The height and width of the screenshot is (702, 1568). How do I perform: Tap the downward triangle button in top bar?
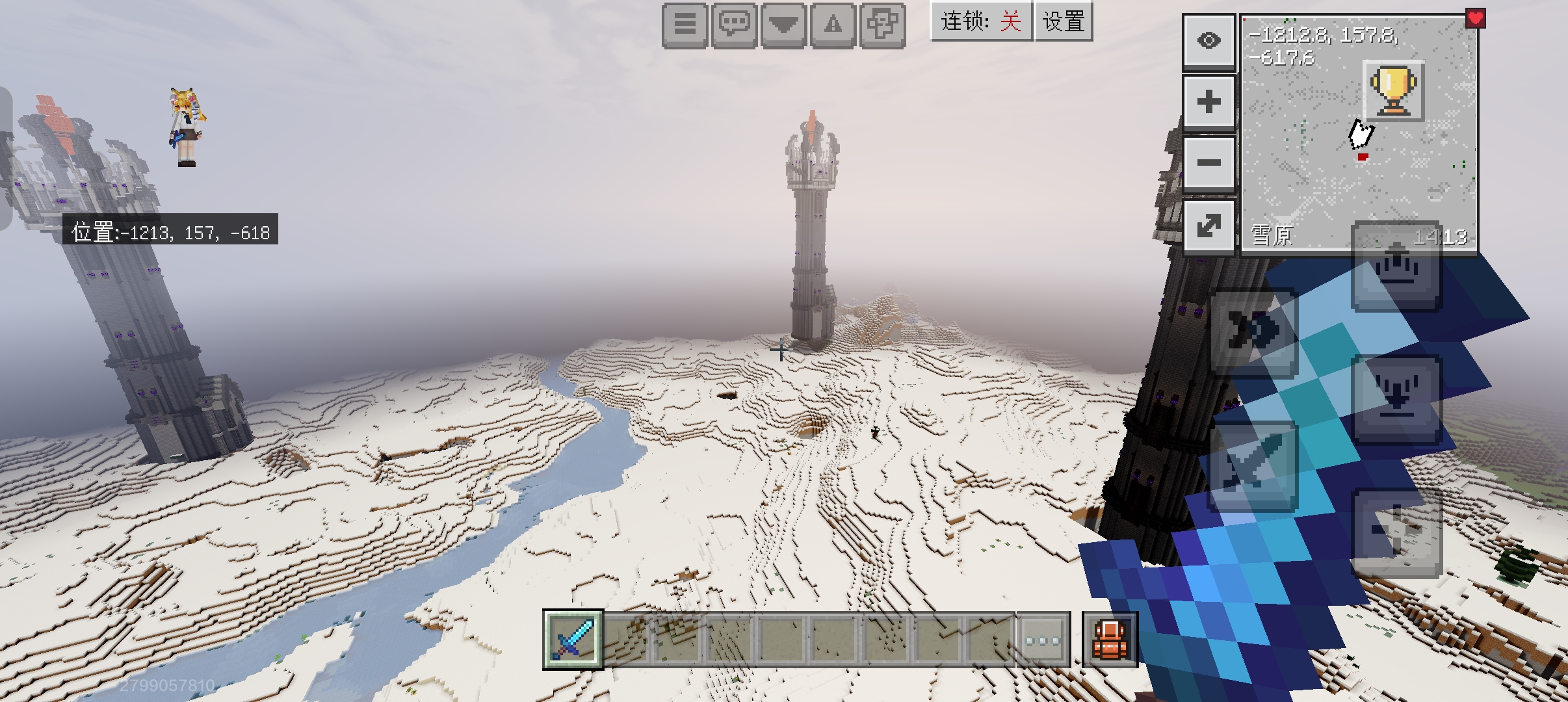783,25
